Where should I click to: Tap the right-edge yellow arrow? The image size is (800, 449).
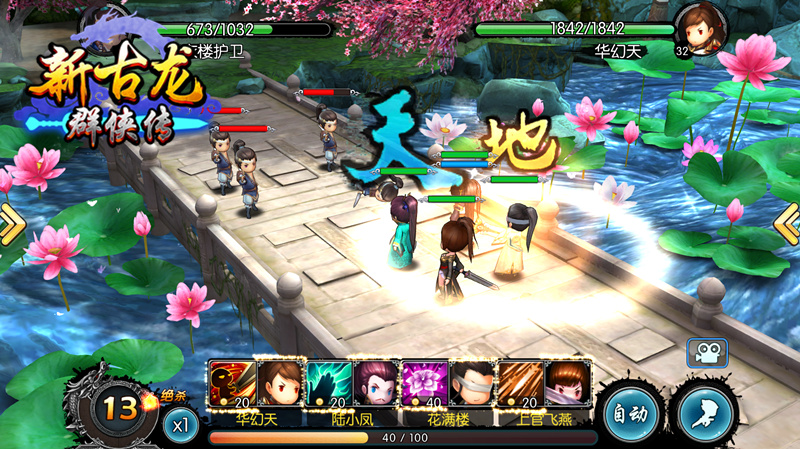[x=788, y=224]
